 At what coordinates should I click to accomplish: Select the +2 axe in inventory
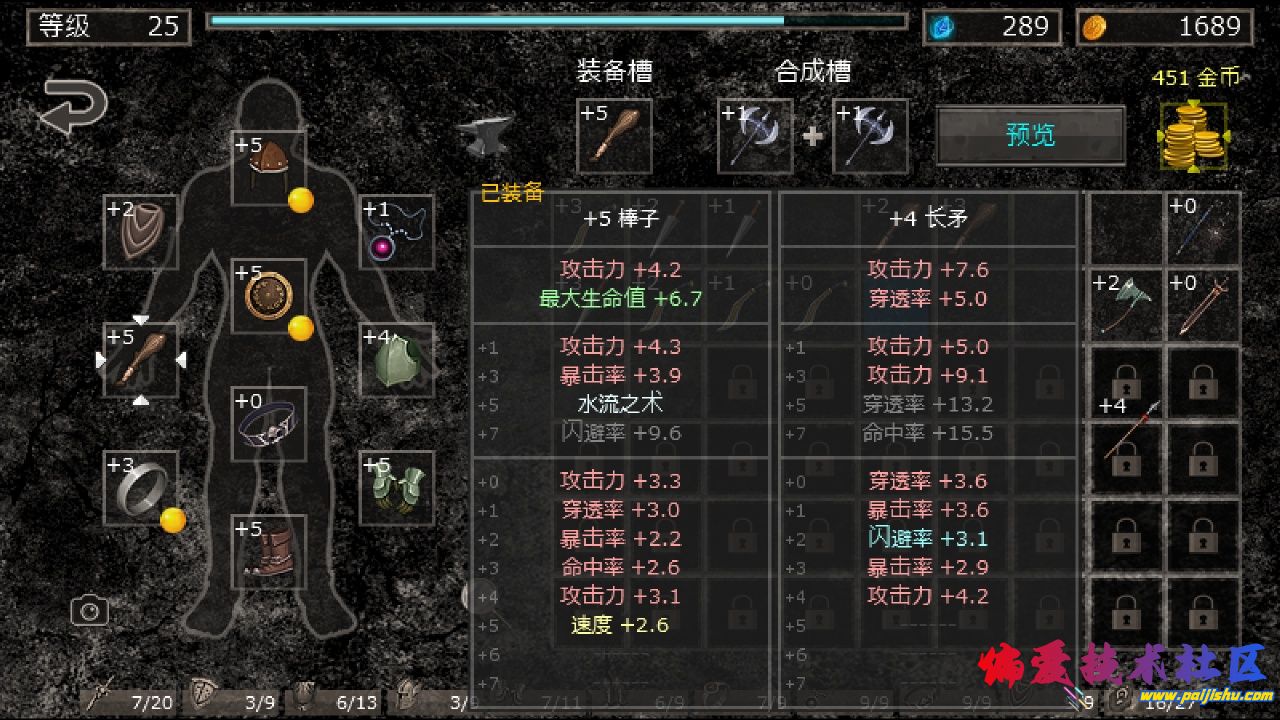pyautogui.click(x=1126, y=307)
